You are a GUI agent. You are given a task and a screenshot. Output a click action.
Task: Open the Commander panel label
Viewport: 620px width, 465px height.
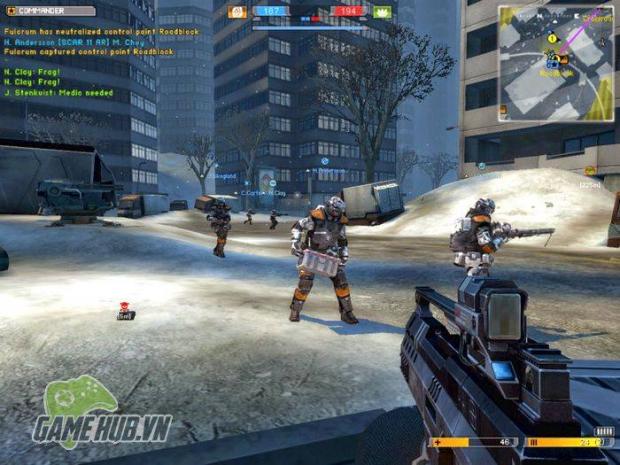click(50, 11)
